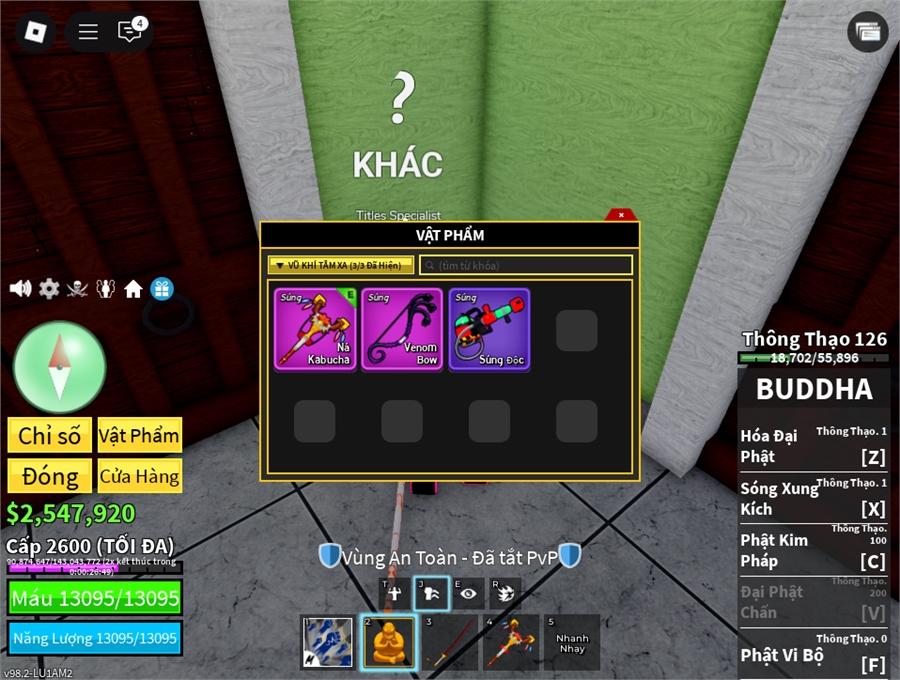
Task: Click the white house home icon
Action: 133,289
